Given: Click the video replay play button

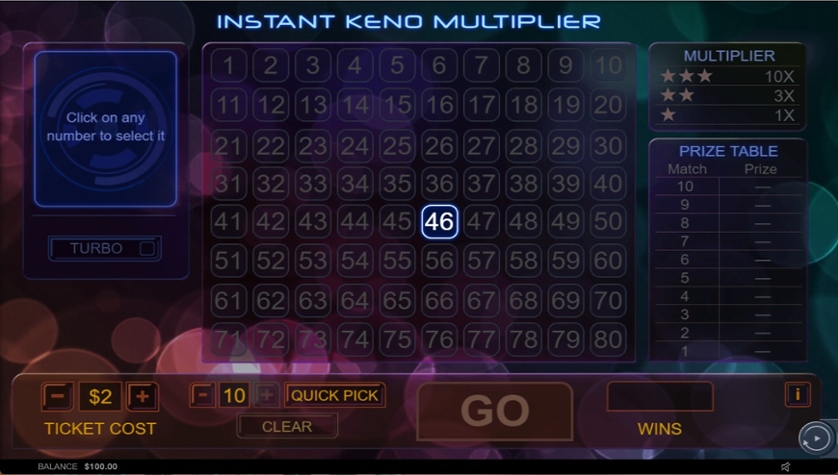Looking at the screenshot, I should click(x=814, y=438).
